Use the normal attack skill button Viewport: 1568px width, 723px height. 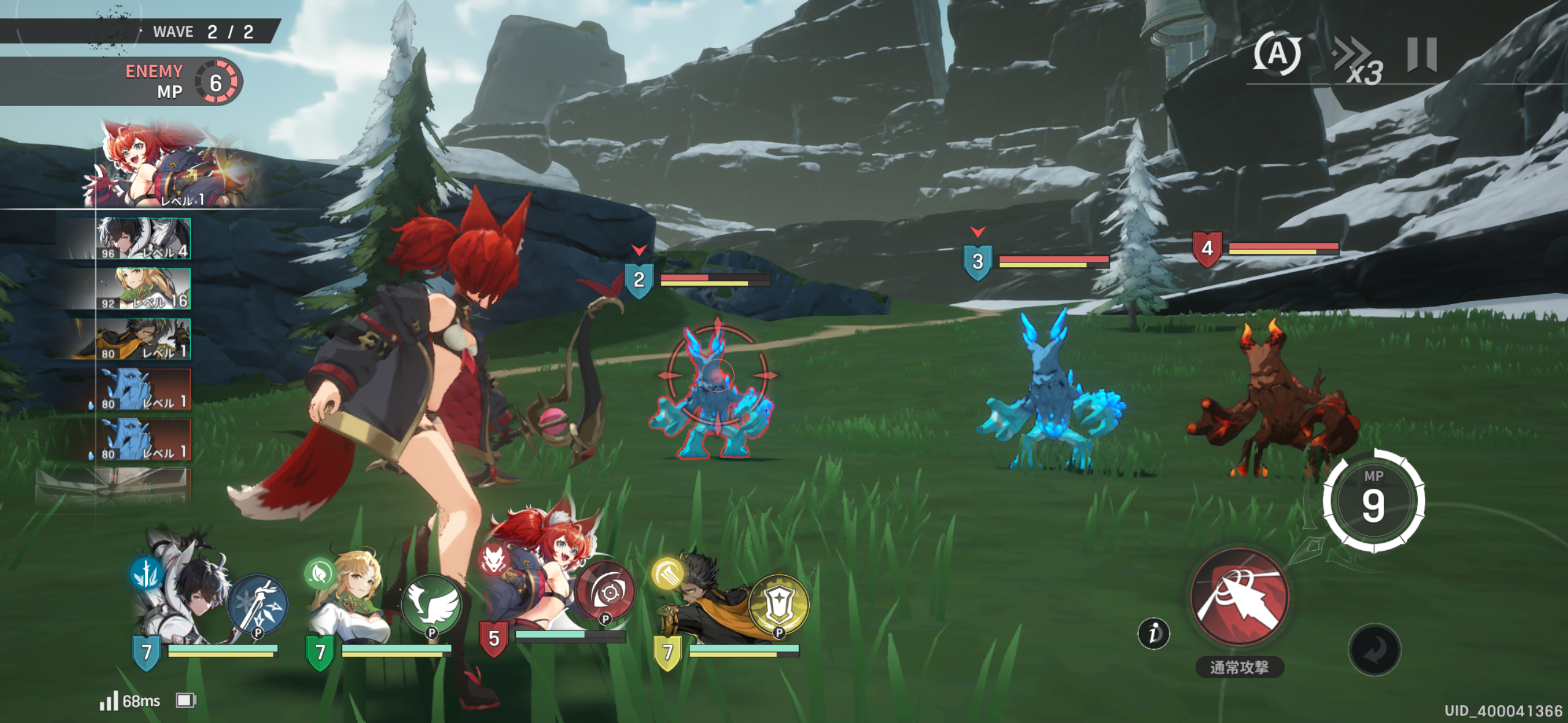point(1239,597)
